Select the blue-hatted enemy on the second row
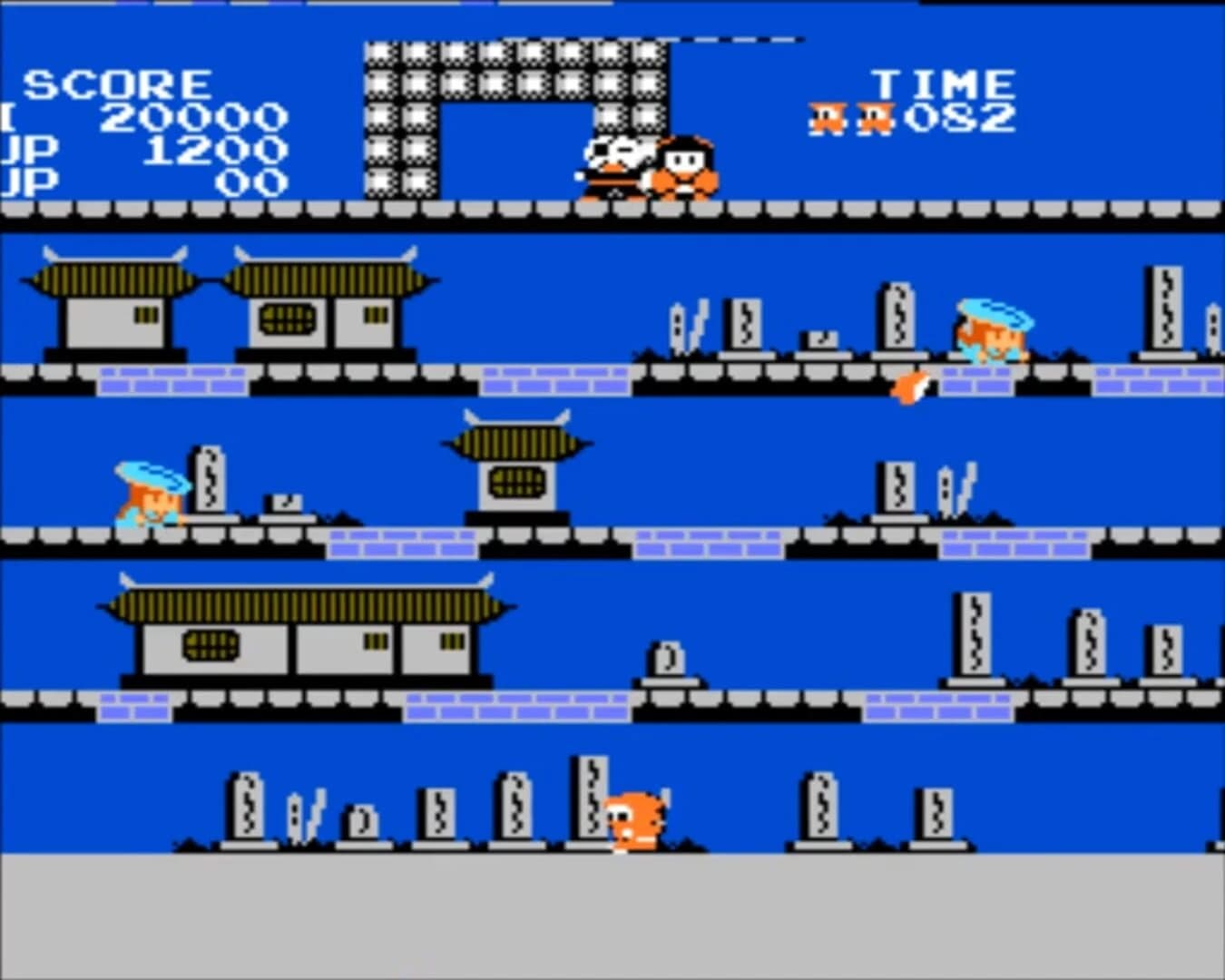The width and height of the screenshot is (1225, 980). click(x=992, y=331)
